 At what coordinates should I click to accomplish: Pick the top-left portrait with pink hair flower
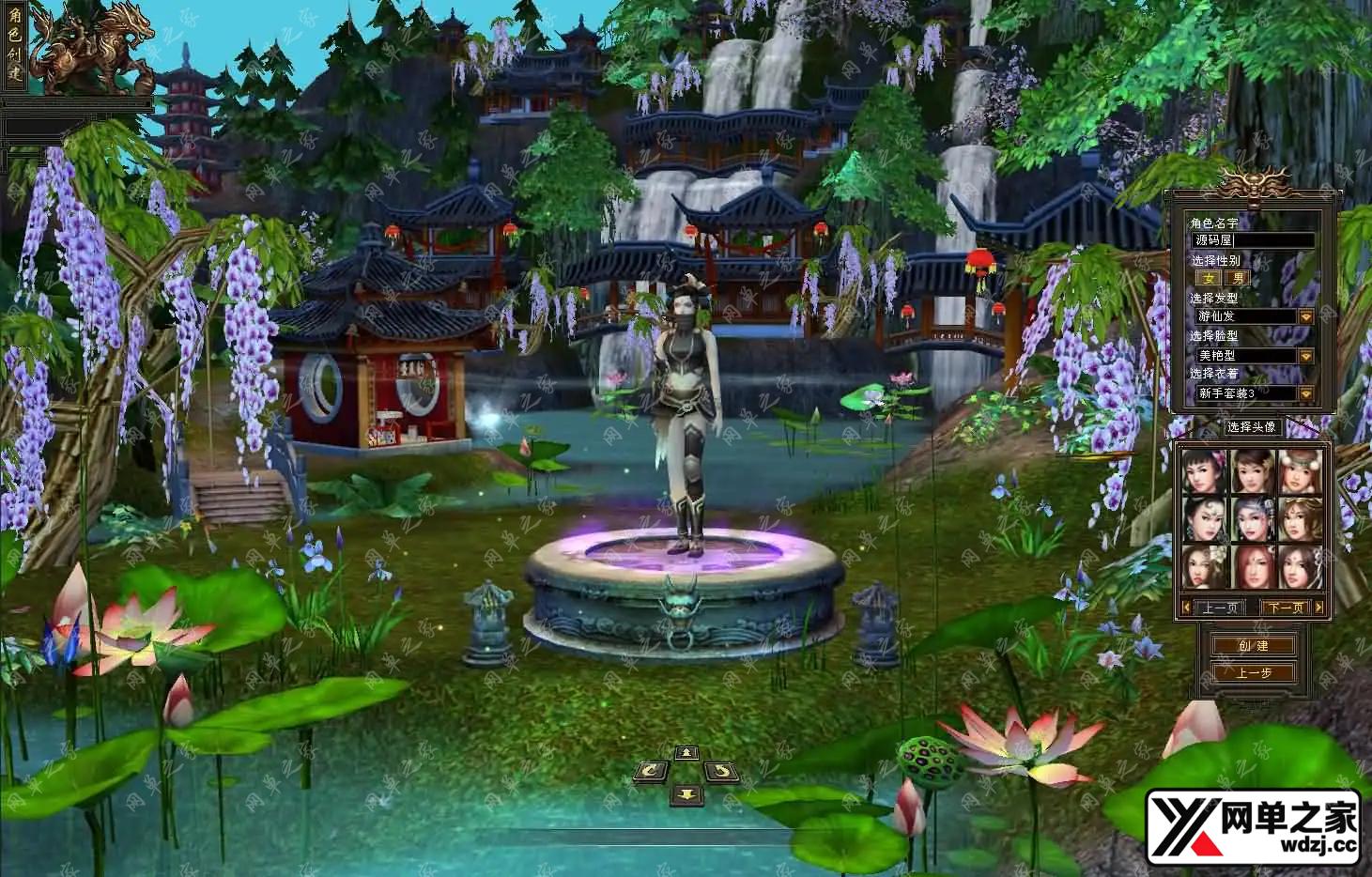pos(1205,472)
